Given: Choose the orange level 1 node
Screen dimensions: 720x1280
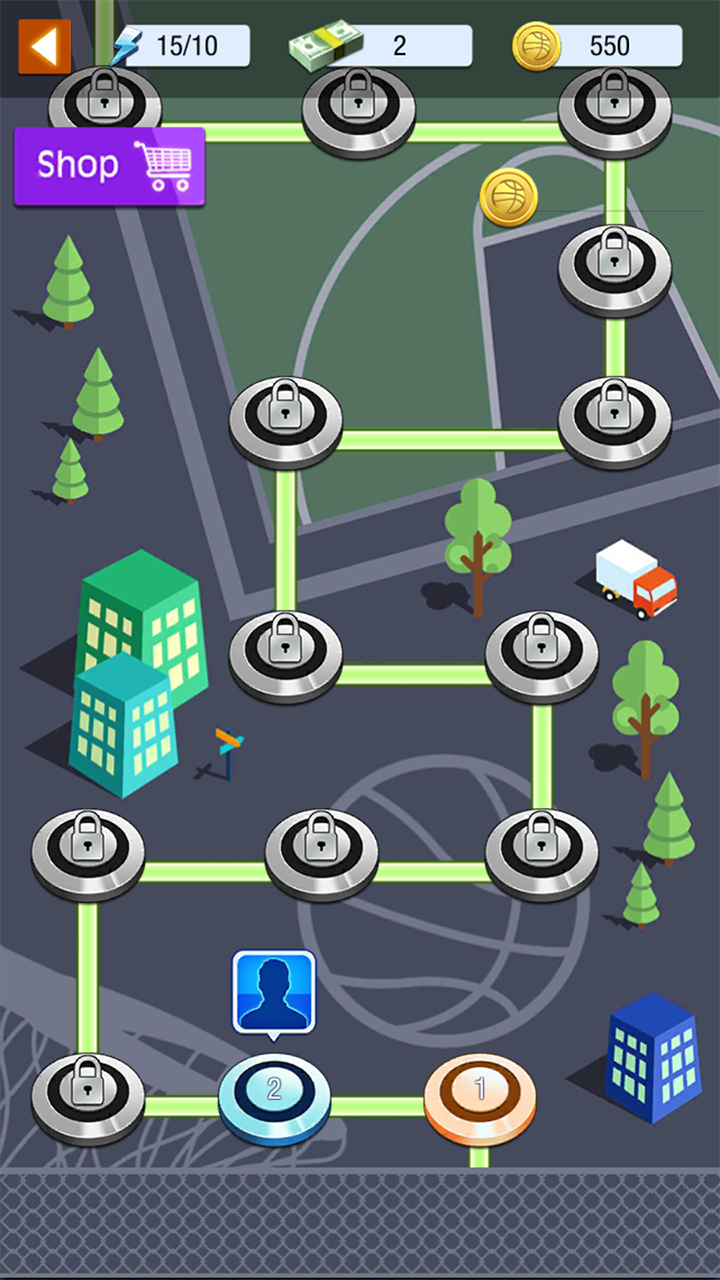Looking at the screenshot, I should pos(480,1095).
